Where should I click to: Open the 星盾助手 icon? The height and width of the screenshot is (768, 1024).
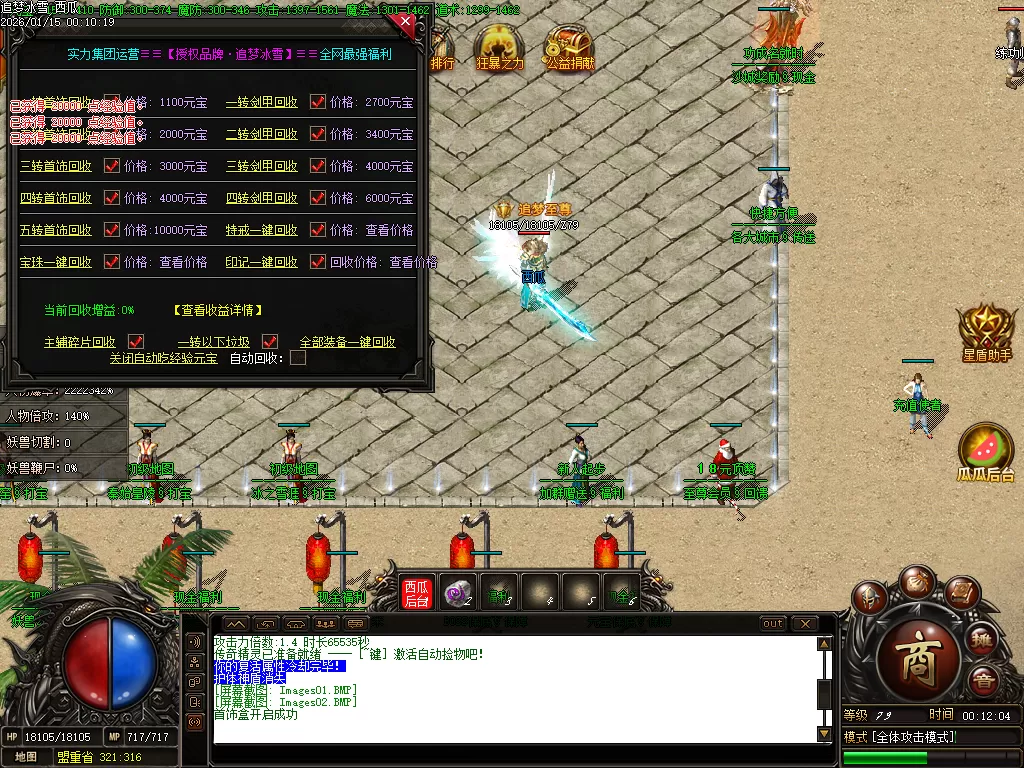(x=986, y=332)
